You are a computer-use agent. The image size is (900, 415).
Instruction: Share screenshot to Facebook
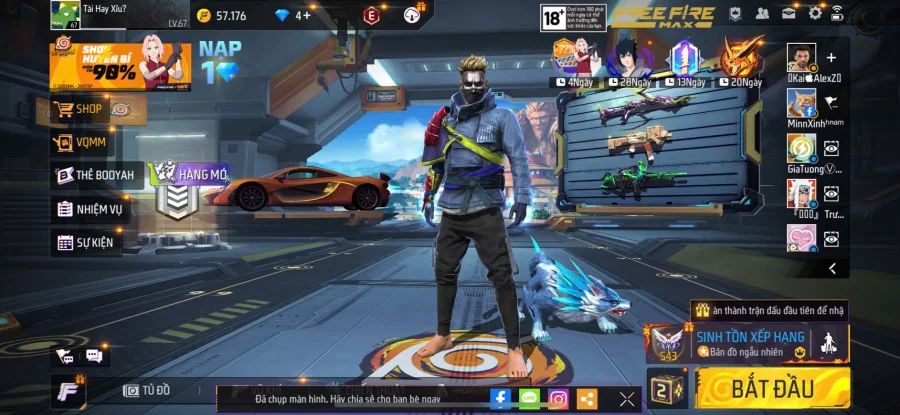click(x=500, y=399)
